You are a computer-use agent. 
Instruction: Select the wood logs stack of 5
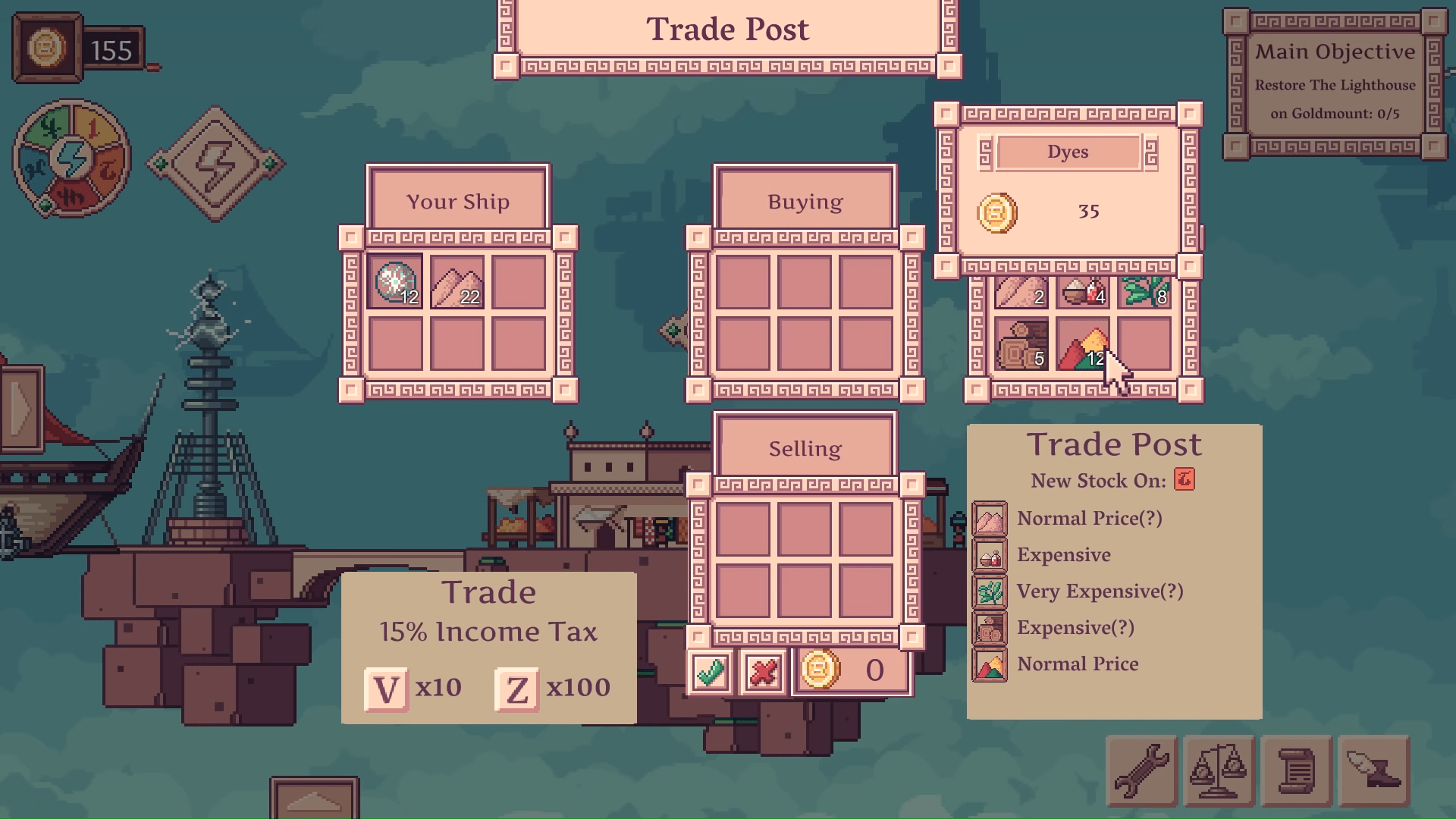tap(1021, 346)
